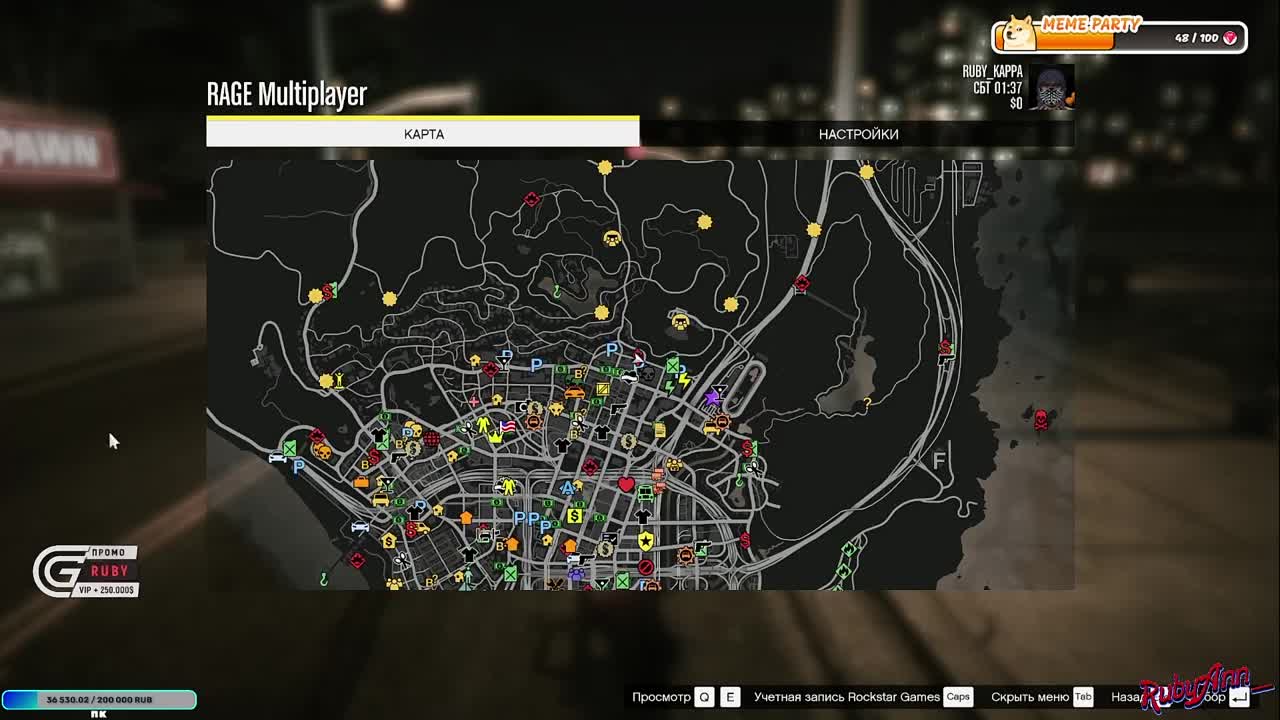1280x720 pixels.
Task: Open the pistol ammunition shop marker
Action: click(617, 410)
